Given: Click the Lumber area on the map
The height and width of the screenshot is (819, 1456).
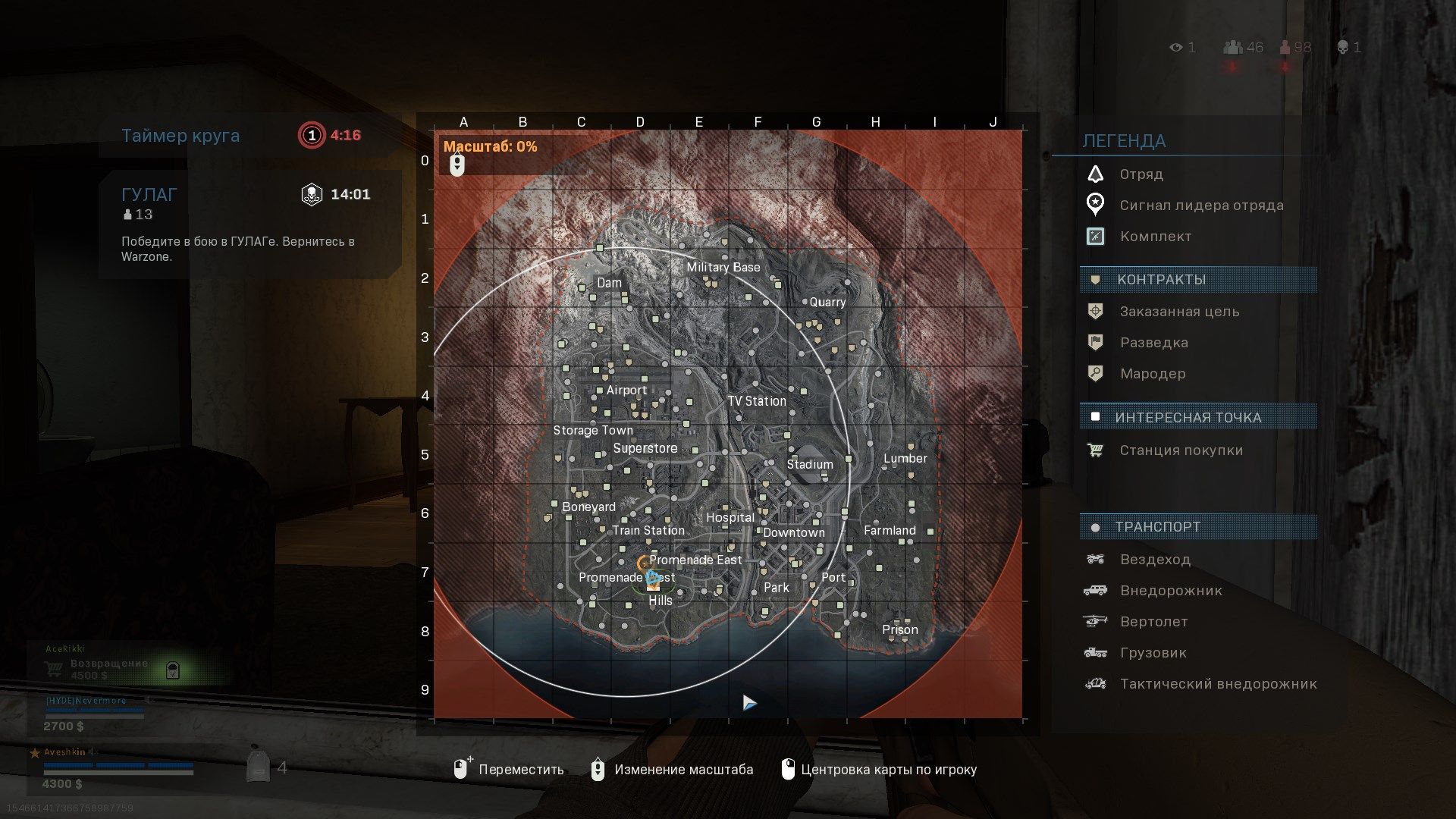Looking at the screenshot, I should (905, 458).
